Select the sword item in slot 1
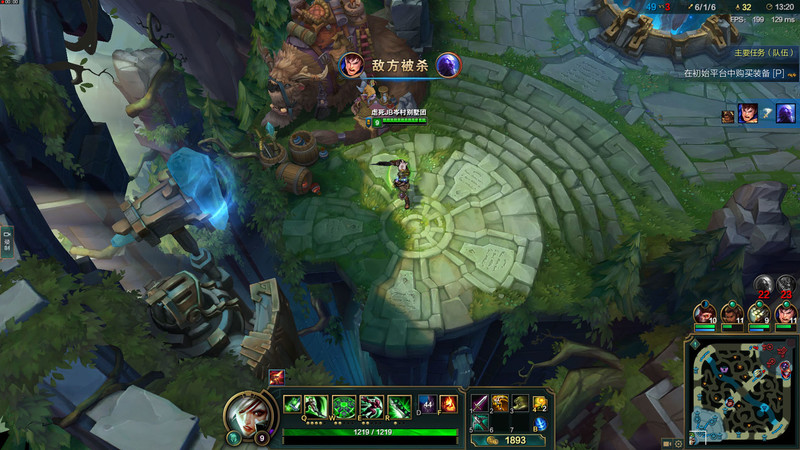 coord(479,404)
